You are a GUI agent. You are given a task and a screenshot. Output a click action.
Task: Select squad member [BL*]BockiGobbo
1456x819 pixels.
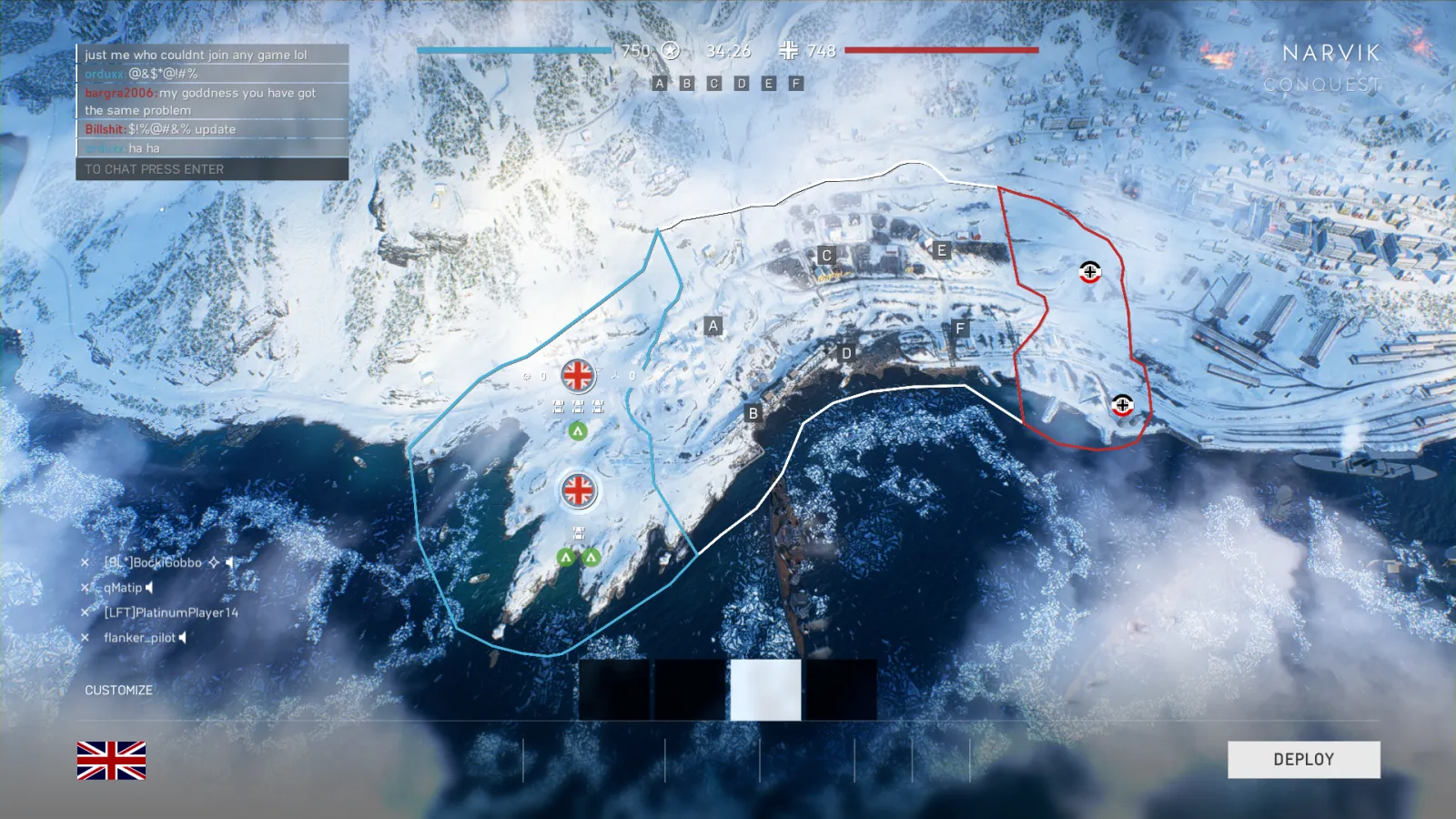point(153,562)
